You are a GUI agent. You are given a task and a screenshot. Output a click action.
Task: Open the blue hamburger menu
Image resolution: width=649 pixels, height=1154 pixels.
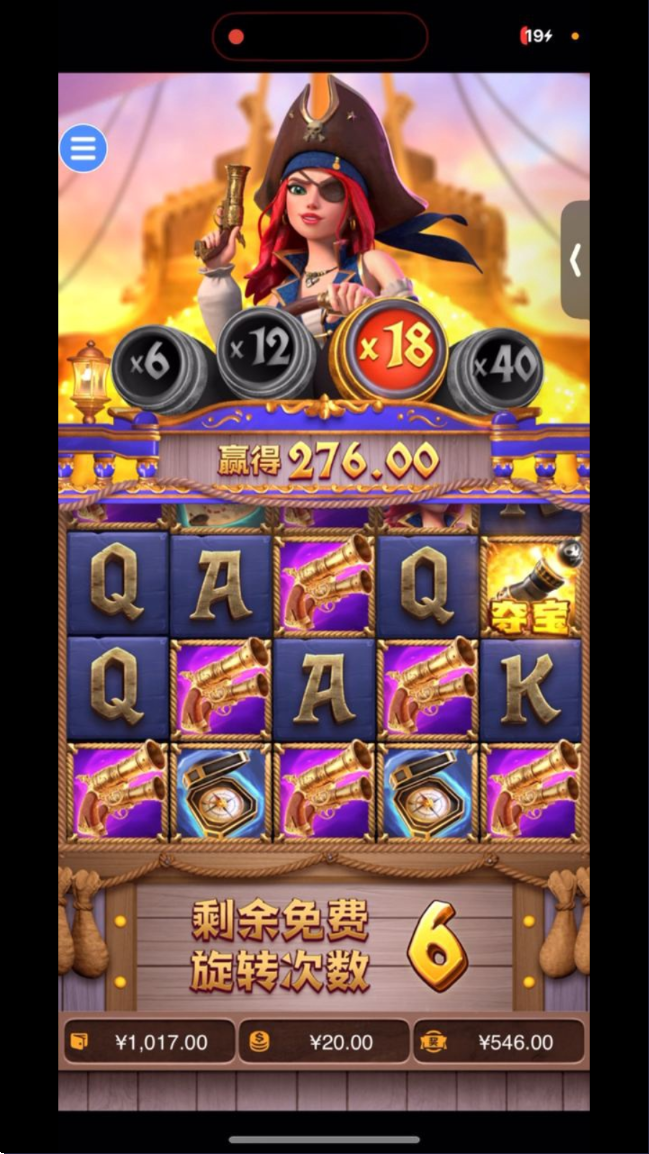coord(83,149)
